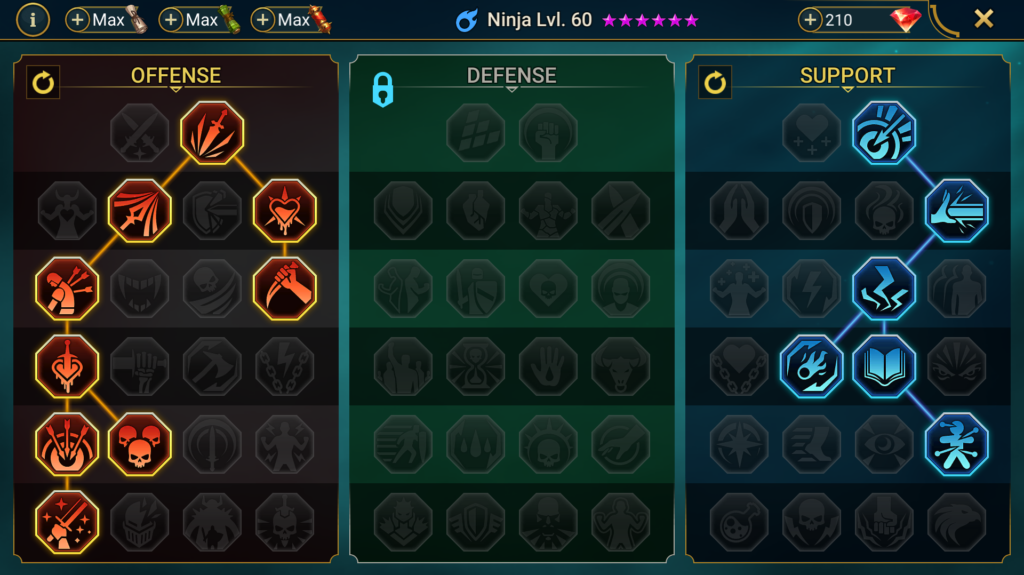Select the blue lightning bolts mastery

884,288
